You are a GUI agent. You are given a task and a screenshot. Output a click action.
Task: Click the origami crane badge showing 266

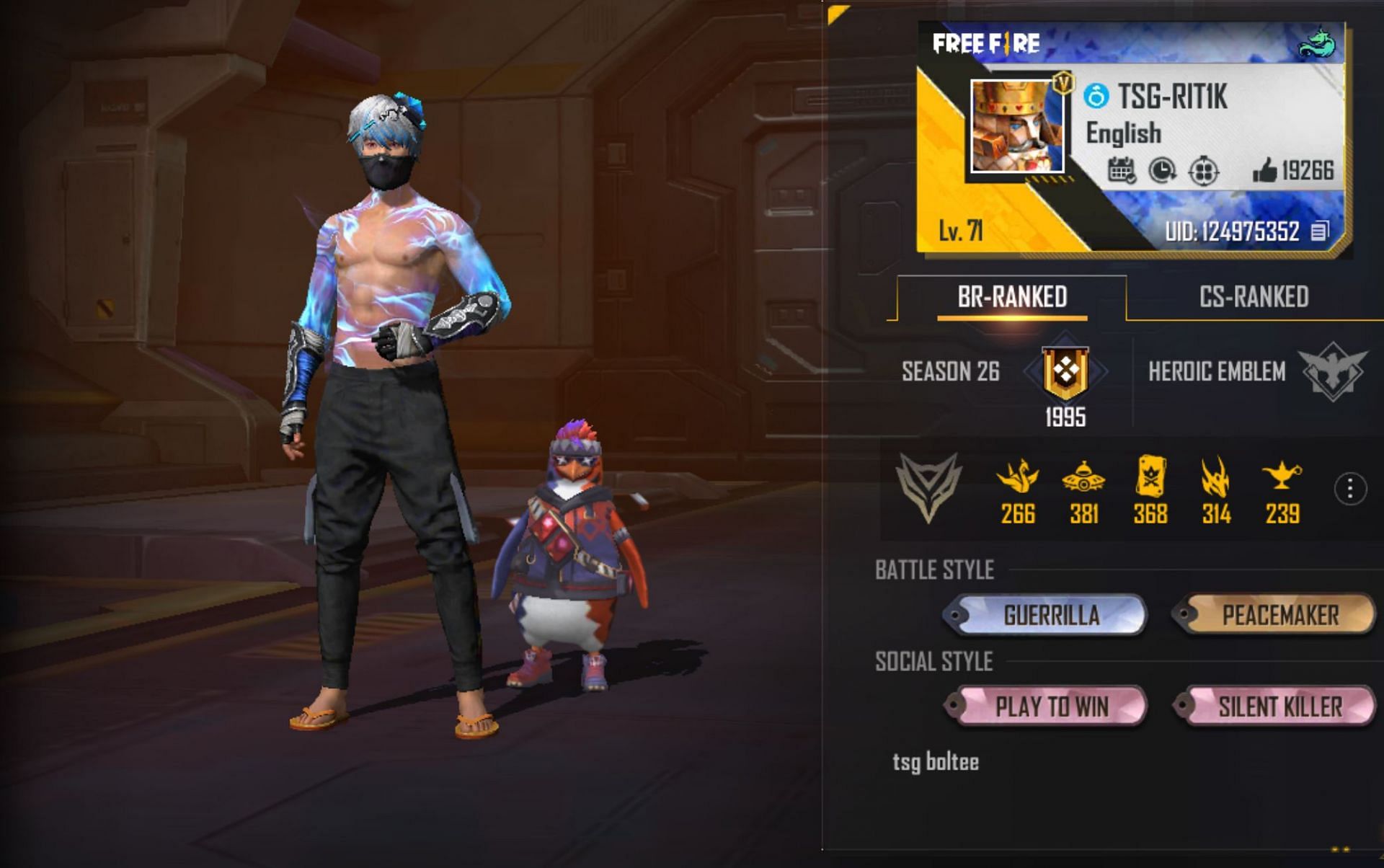(x=1017, y=477)
